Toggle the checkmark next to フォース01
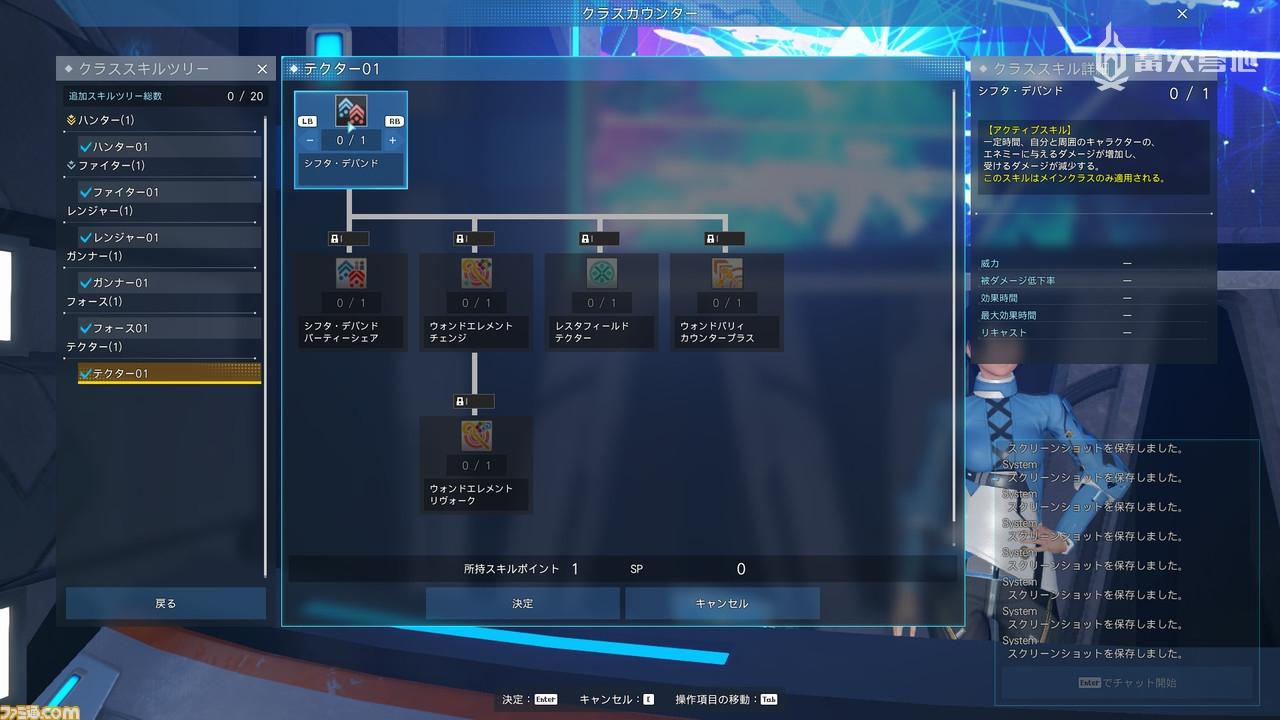Screen dimensions: 1280x720 pos(87,328)
